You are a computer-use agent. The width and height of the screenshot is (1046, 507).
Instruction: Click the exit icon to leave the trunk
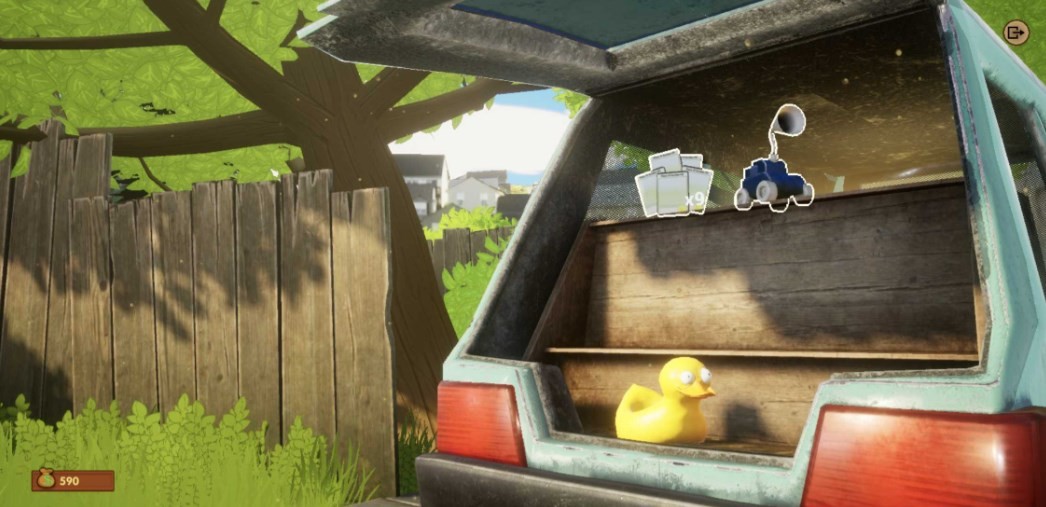tap(1016, 33)
